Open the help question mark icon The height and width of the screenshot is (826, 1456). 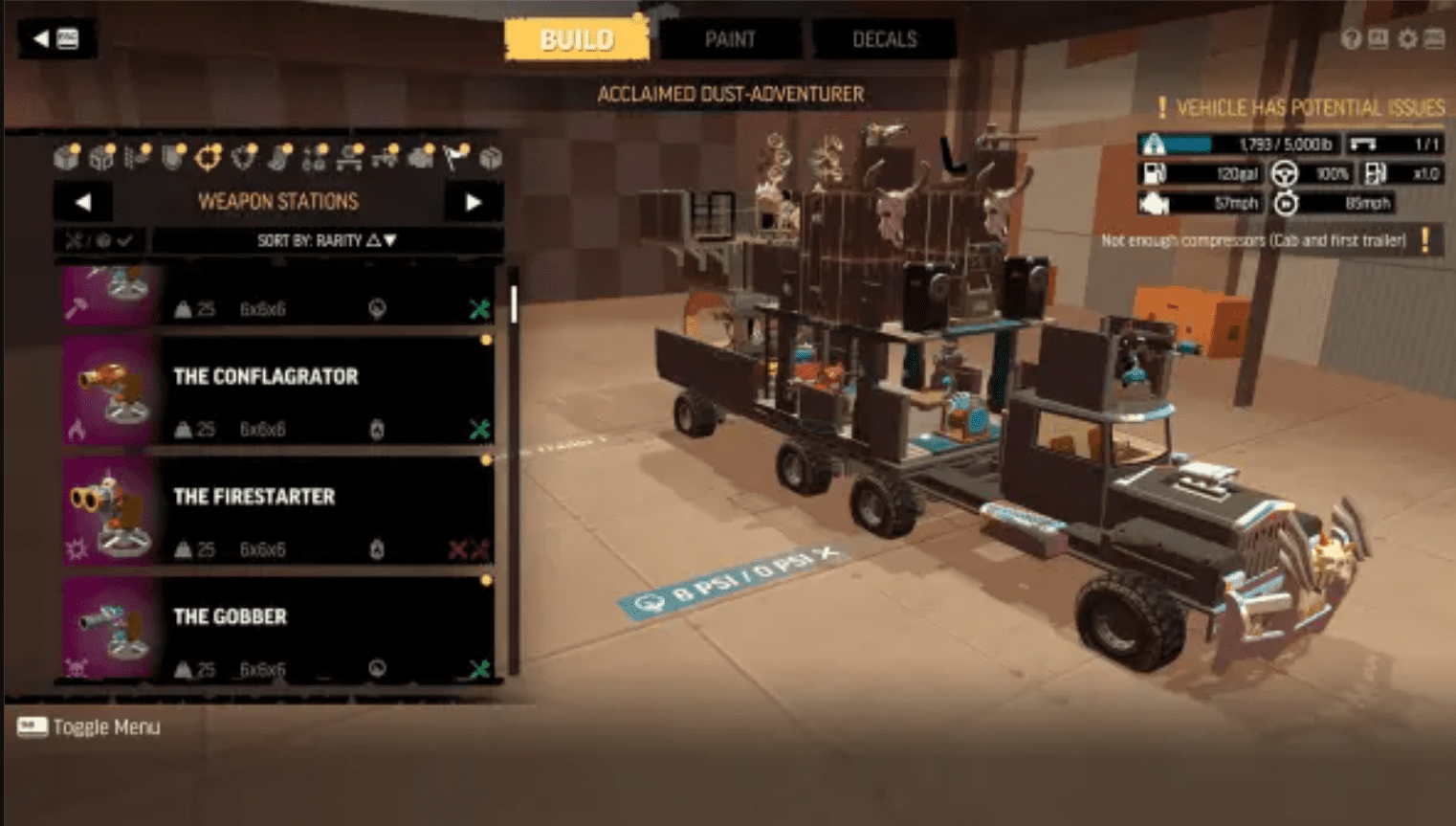click(1352, 38)
